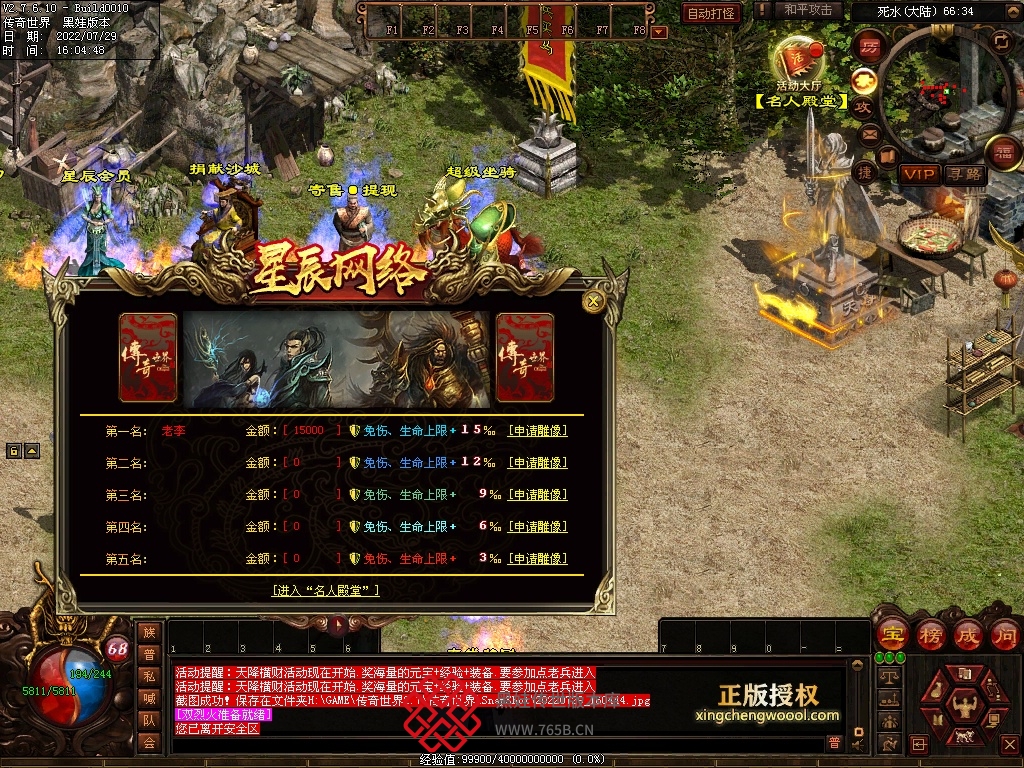The height and width of the screenshot is (768, 1024).
Task: Switch the 和平攻击 attack mode
Action: click(x=806, y=10)
